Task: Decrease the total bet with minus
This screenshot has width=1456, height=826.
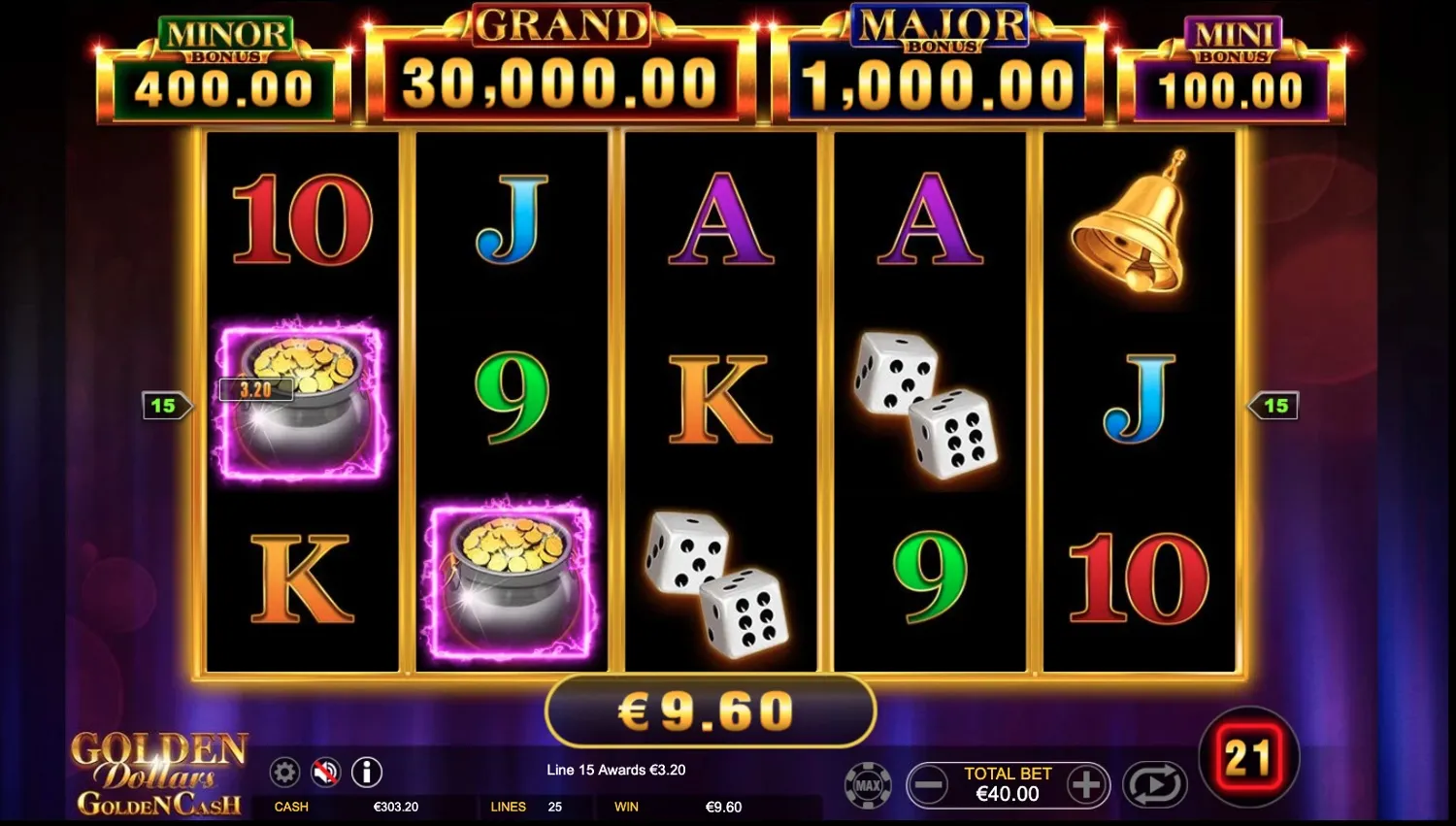Action: point(930,784)
